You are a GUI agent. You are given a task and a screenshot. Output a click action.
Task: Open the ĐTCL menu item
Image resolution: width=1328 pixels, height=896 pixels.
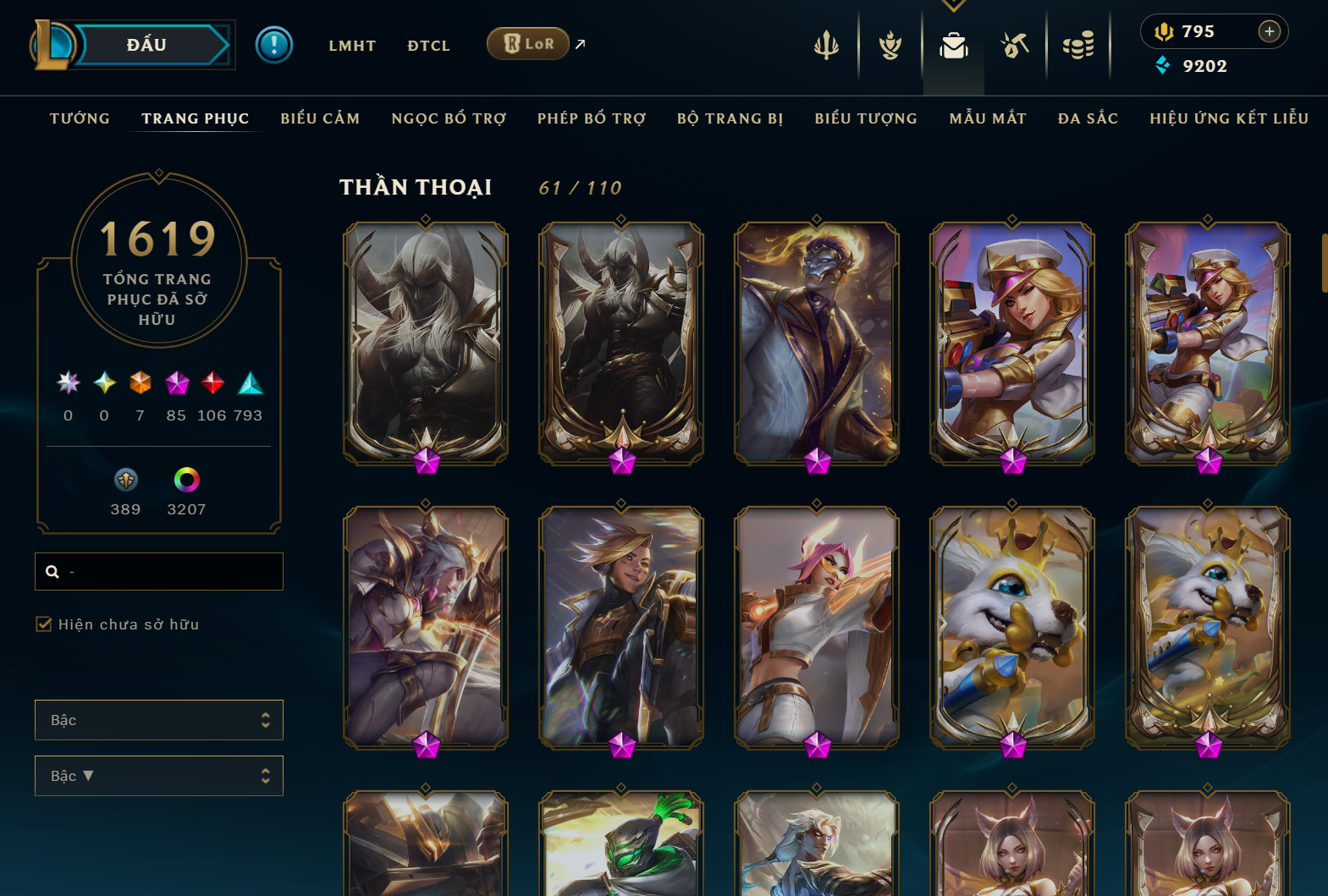pyautogui.click(x=428, y=46)
